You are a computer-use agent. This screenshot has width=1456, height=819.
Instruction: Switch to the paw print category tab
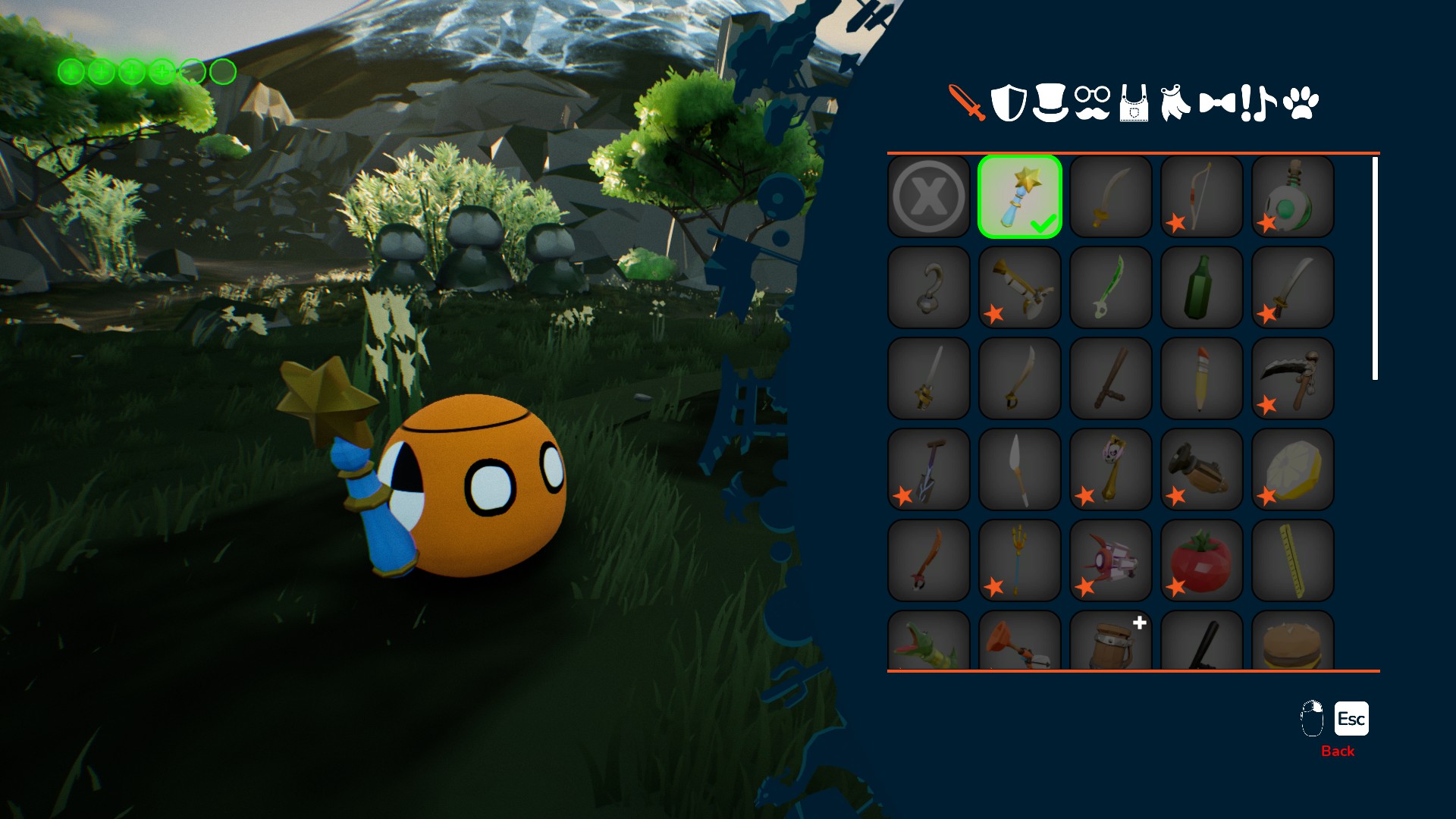click(x=1301, y=102)
